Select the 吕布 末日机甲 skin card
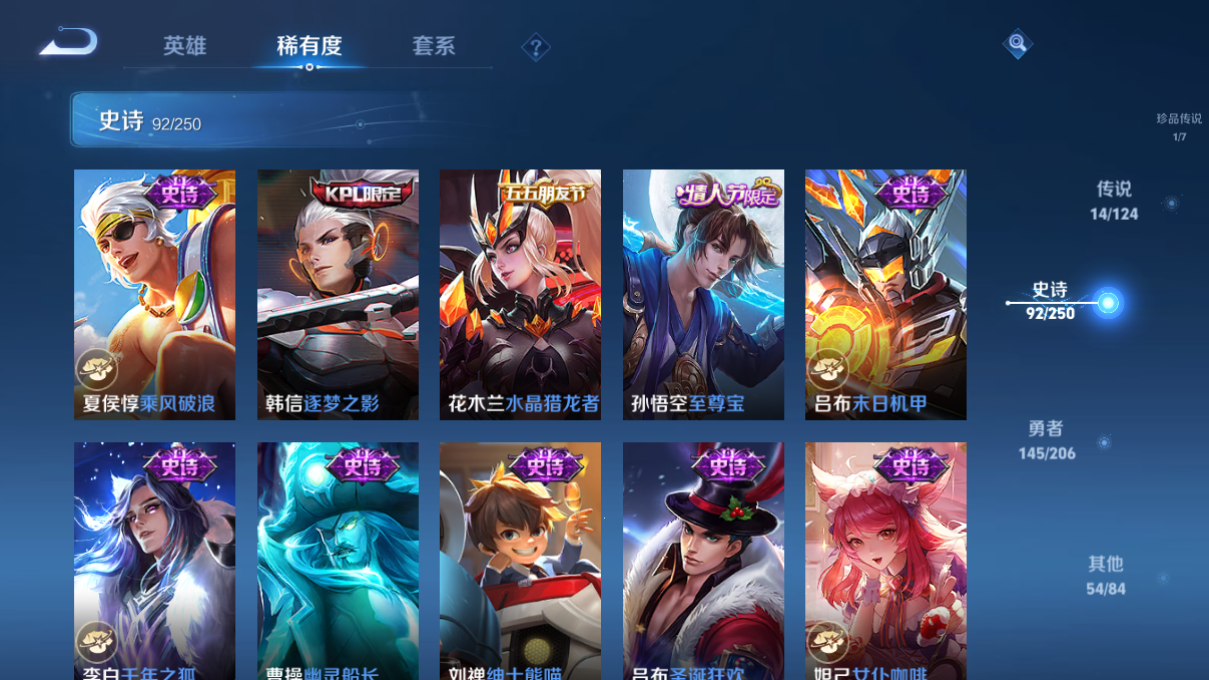1209x680 pixels. coord(886,294)
